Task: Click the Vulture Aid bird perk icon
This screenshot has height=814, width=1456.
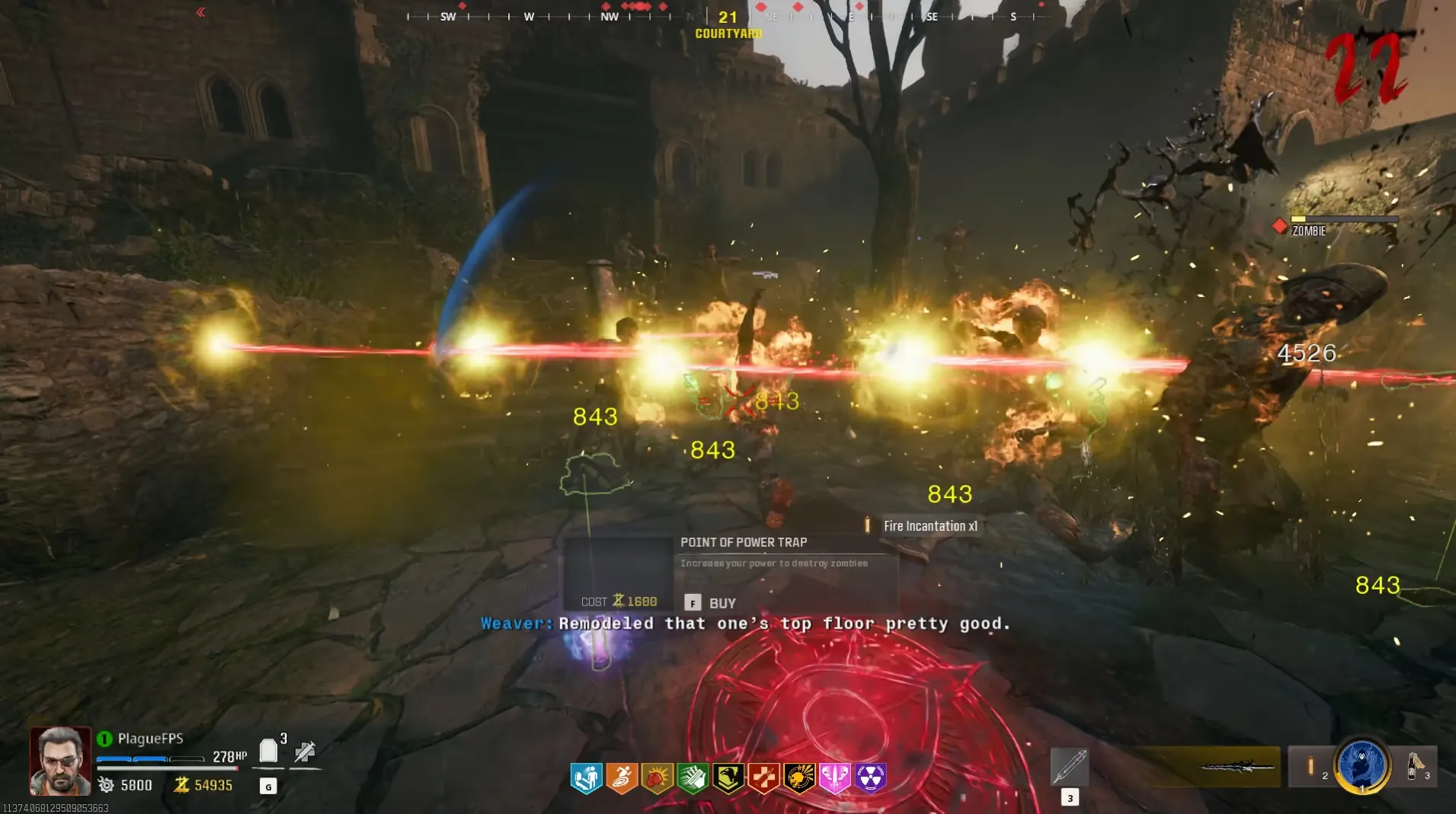Action: tap(728, 778)
